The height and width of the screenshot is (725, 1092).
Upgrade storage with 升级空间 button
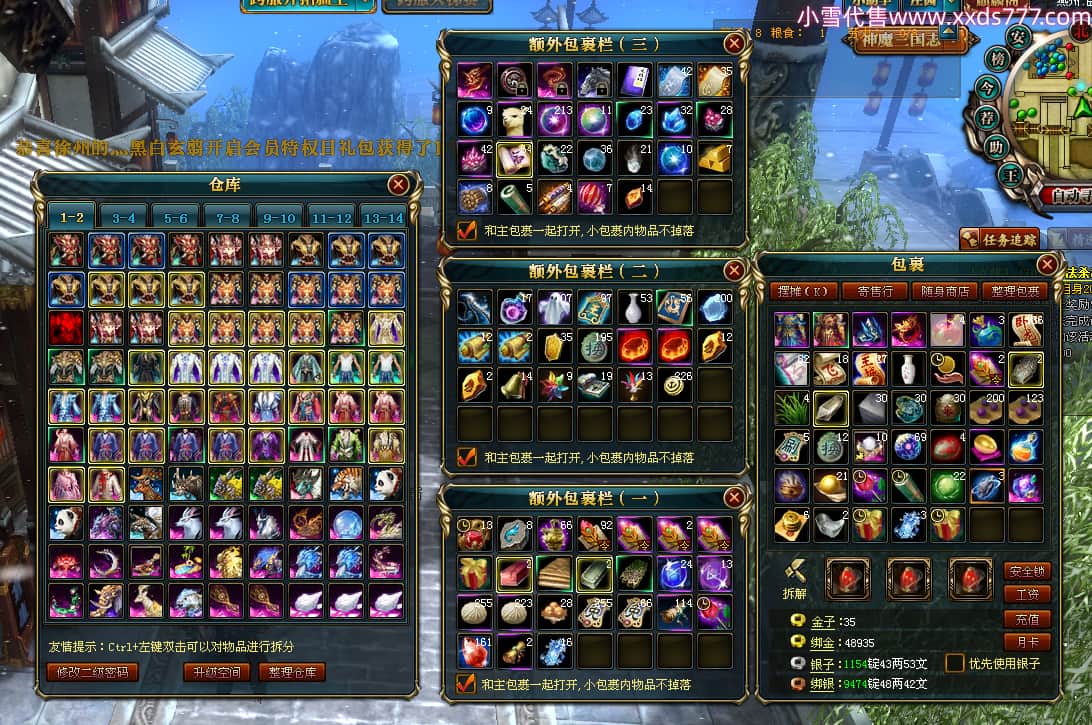click(216, 672)
